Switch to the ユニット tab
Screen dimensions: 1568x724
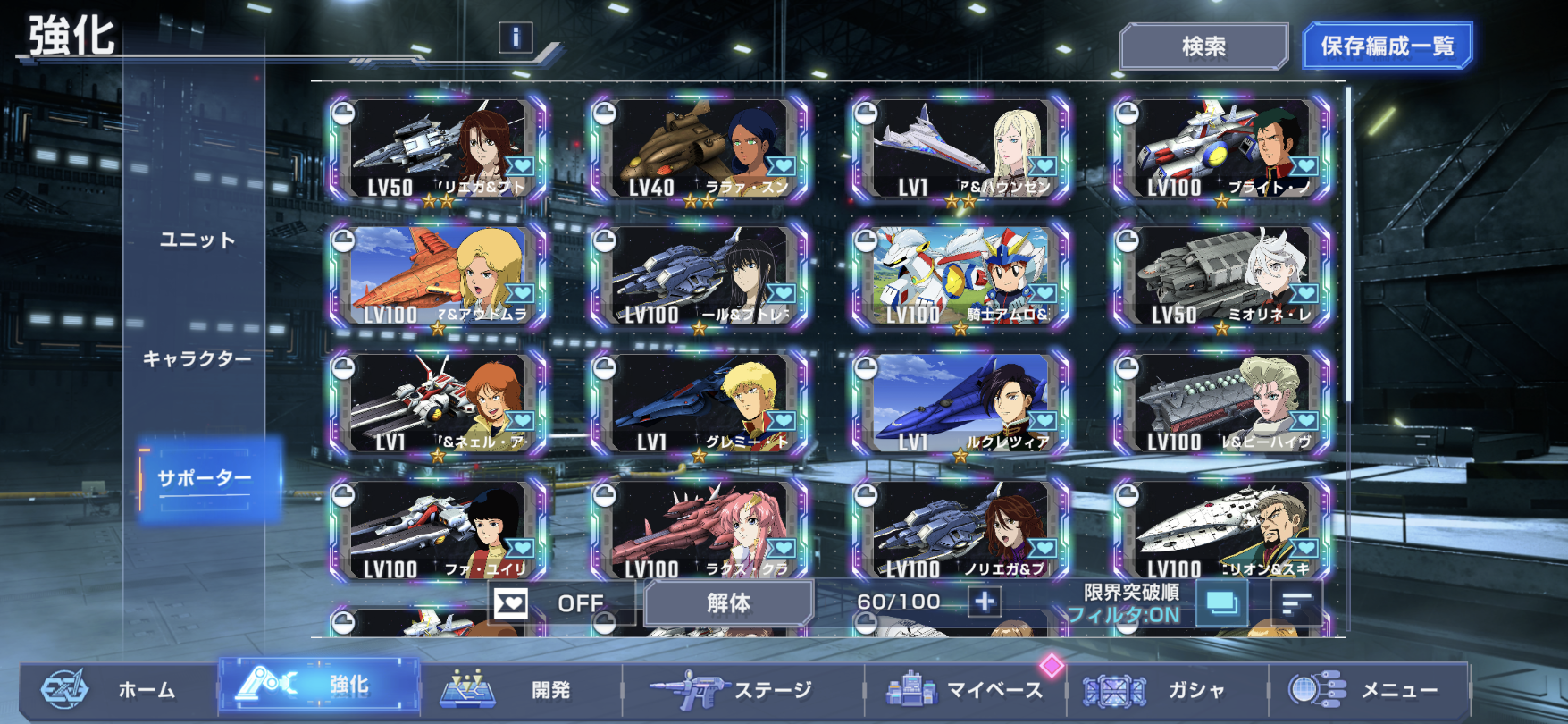[x=197, y=240]
